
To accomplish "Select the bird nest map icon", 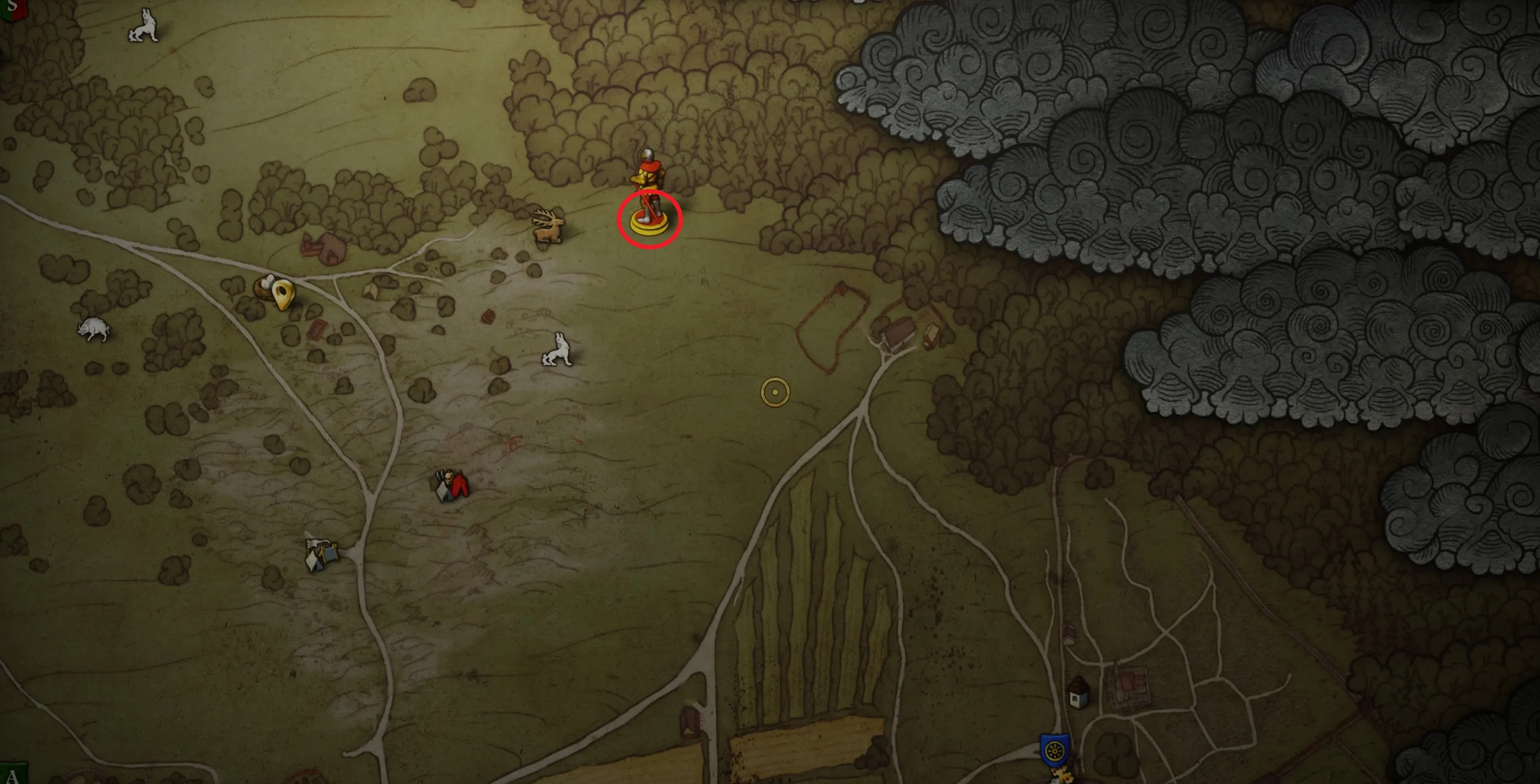I will pyautogui.click(x=264, y=287).
